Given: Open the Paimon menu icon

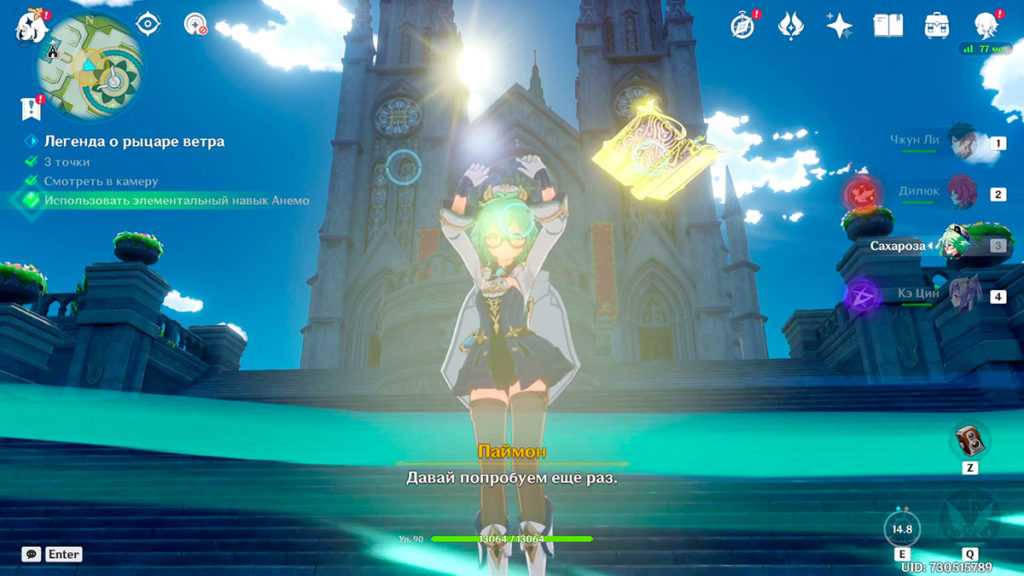Looking at the screenshot, I should (x=30, y=27).
